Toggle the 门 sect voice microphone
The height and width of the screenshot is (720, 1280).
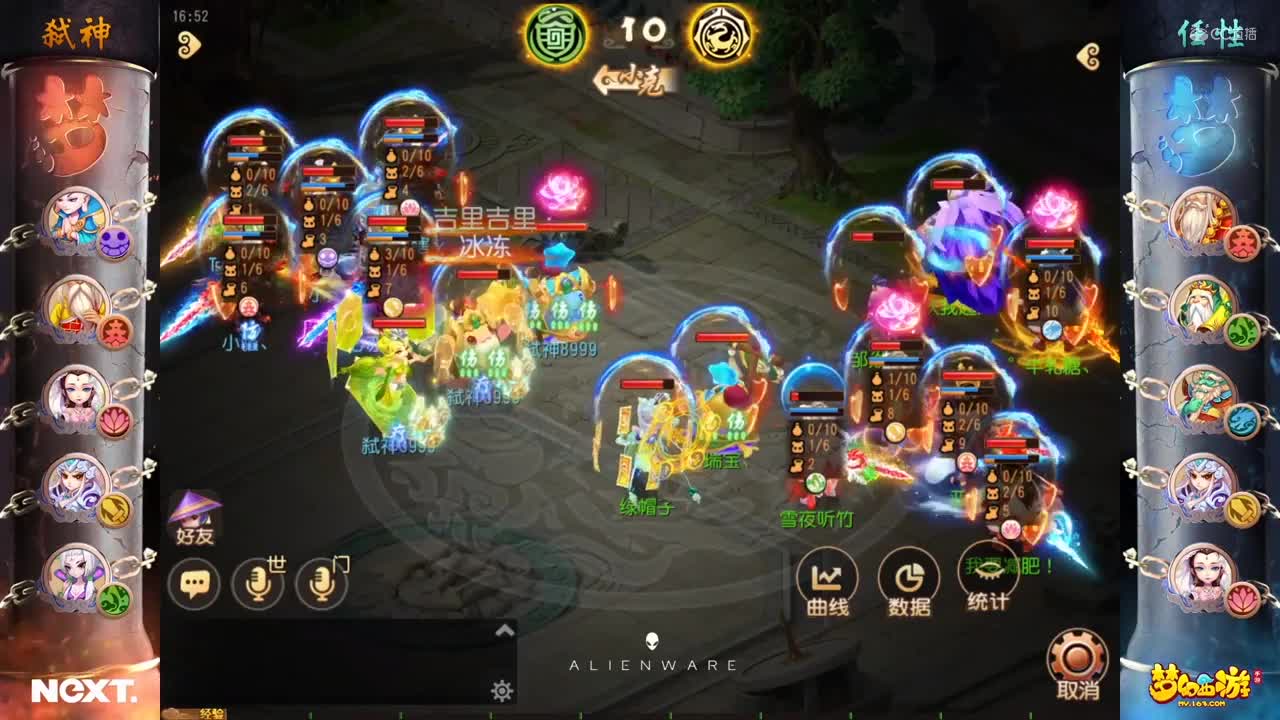(x=321, y=581)
